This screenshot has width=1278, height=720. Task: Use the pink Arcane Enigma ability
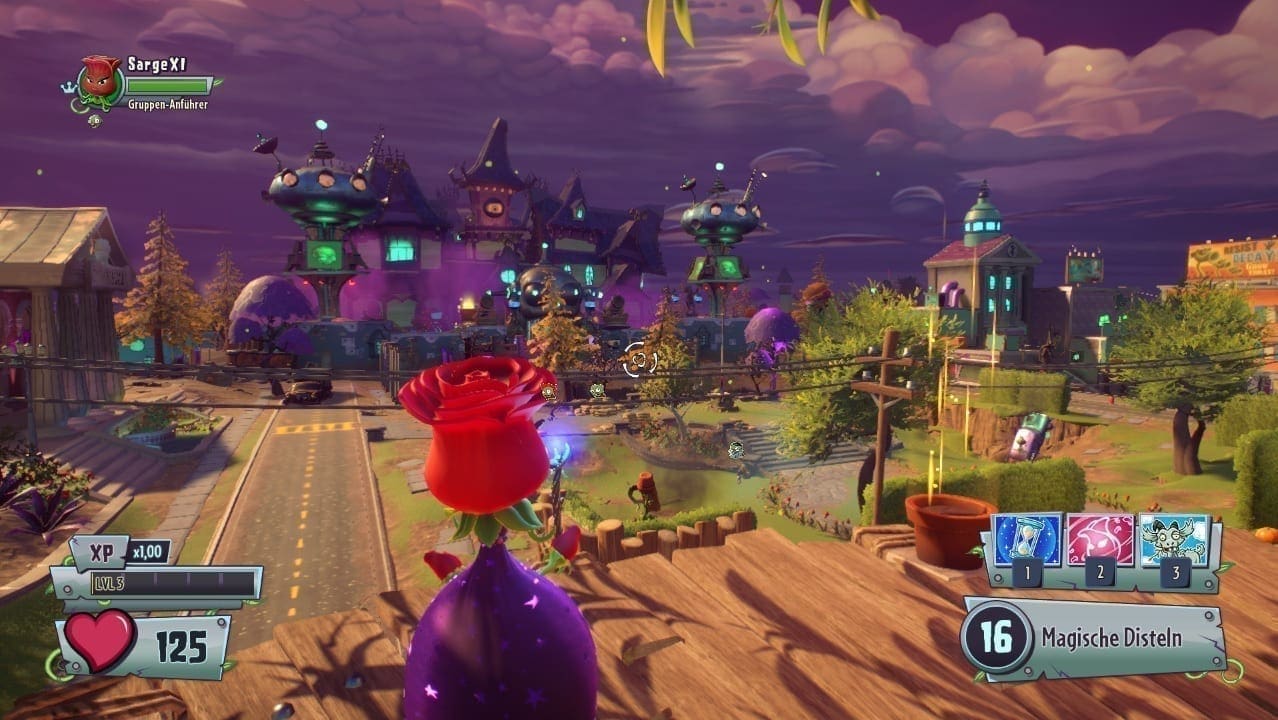click(1100, 541)
